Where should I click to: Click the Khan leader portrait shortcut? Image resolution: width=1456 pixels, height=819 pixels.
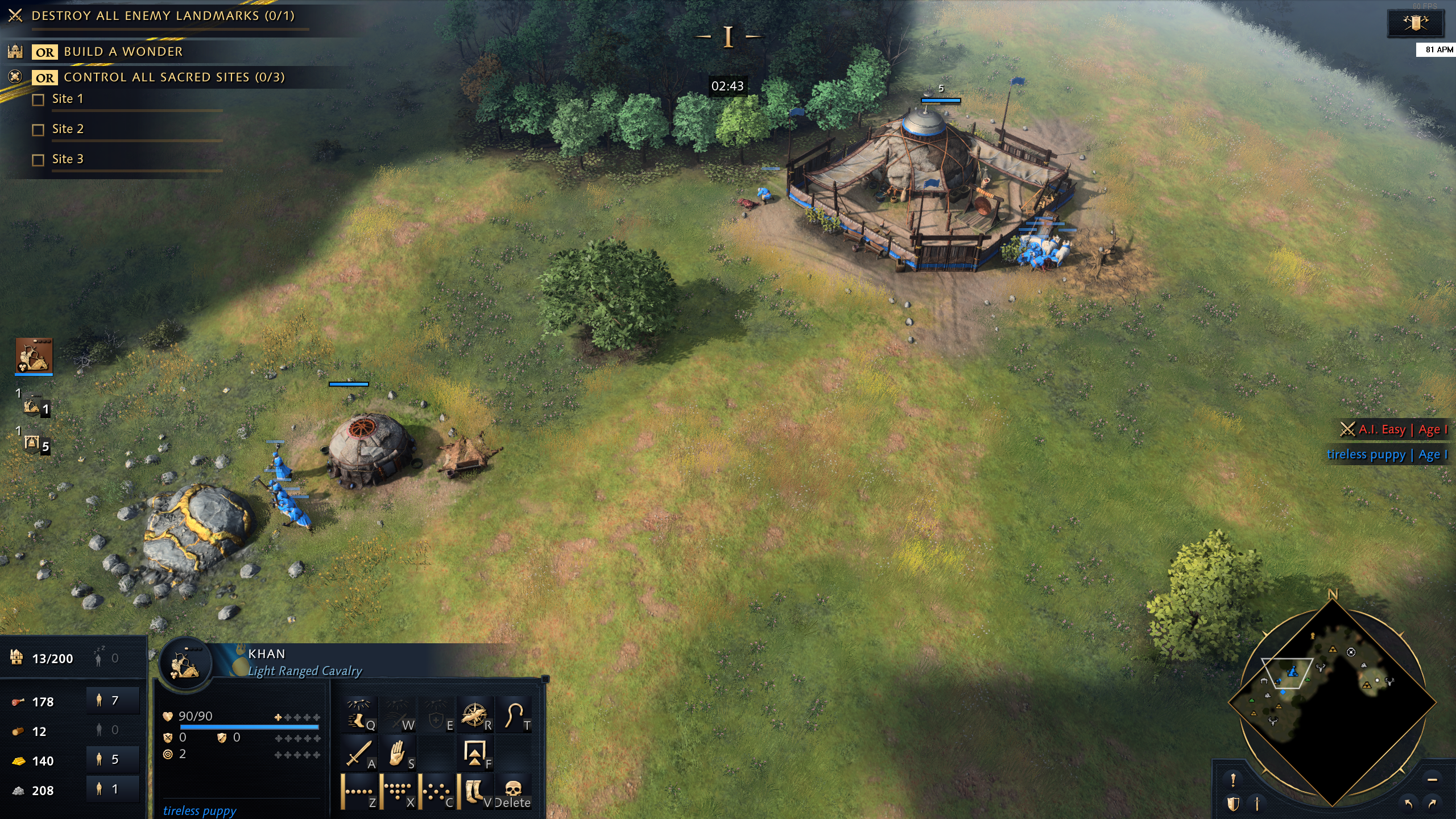(34, 355)
